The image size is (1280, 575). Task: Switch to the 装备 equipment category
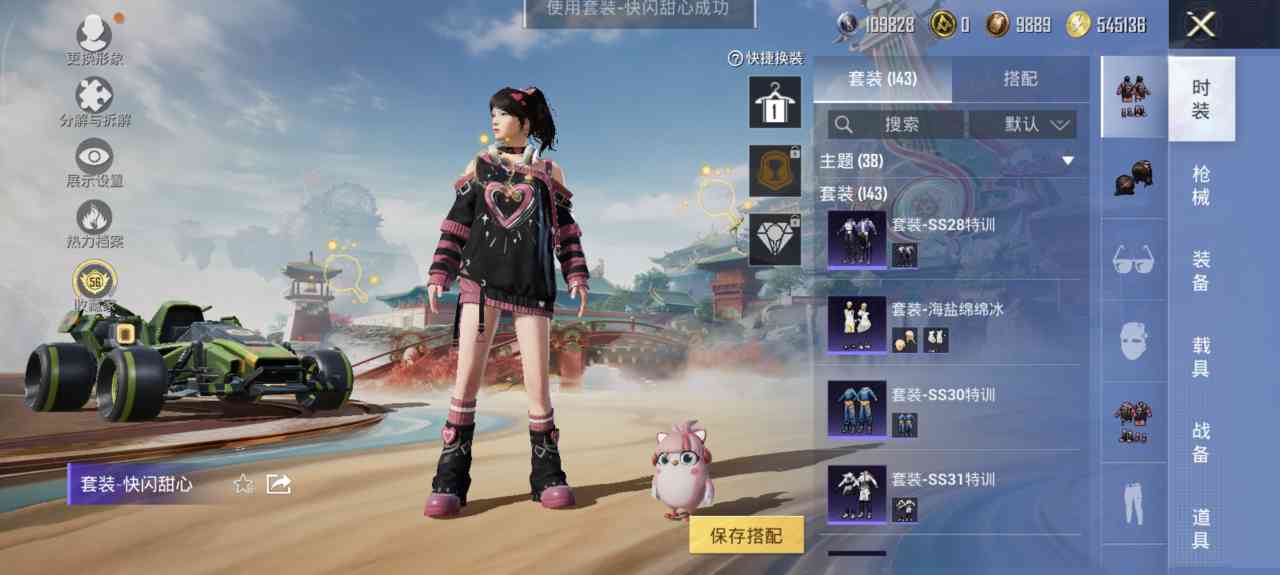tap(1201, 270)
